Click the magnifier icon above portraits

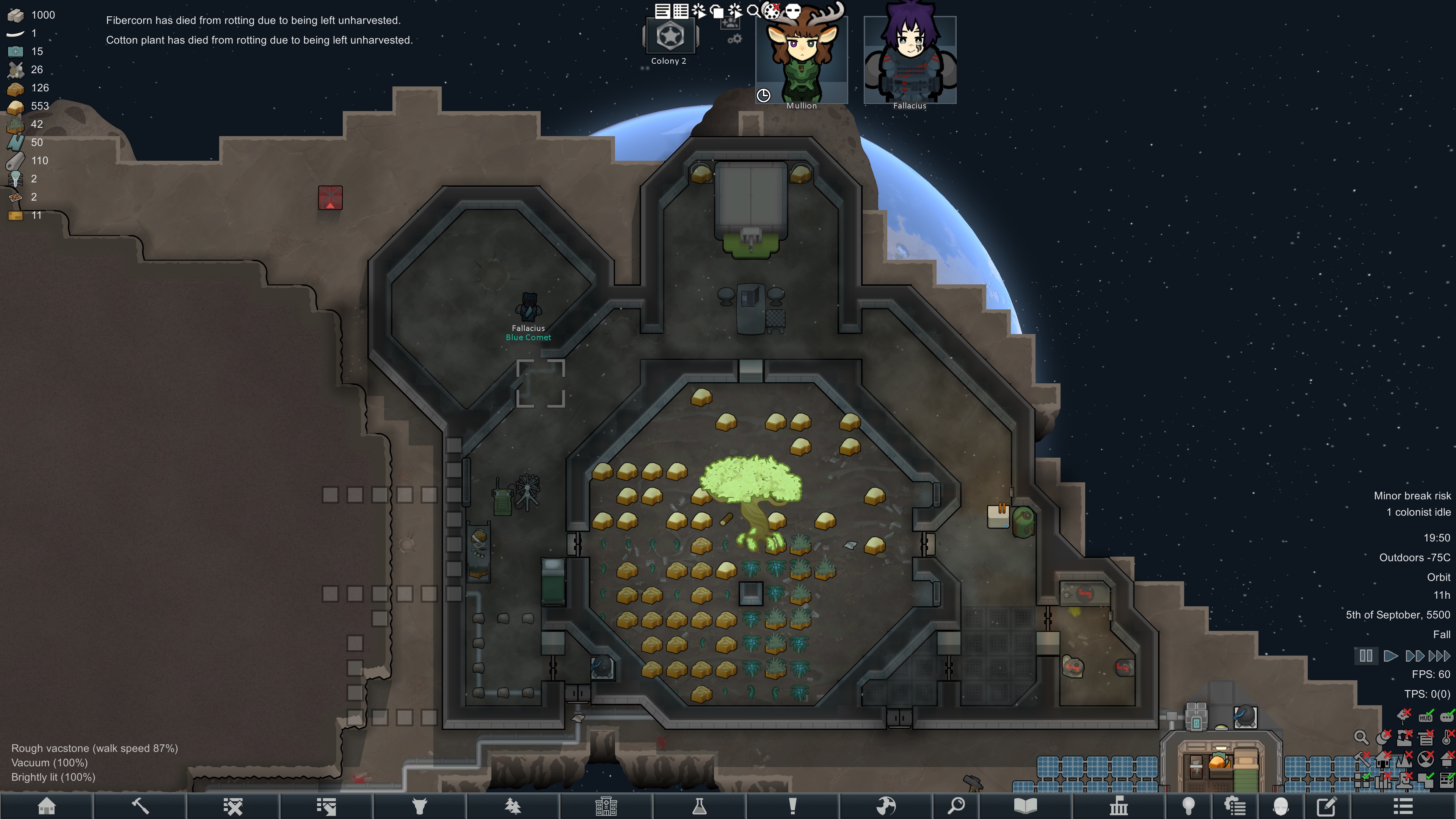coord(753,11)
